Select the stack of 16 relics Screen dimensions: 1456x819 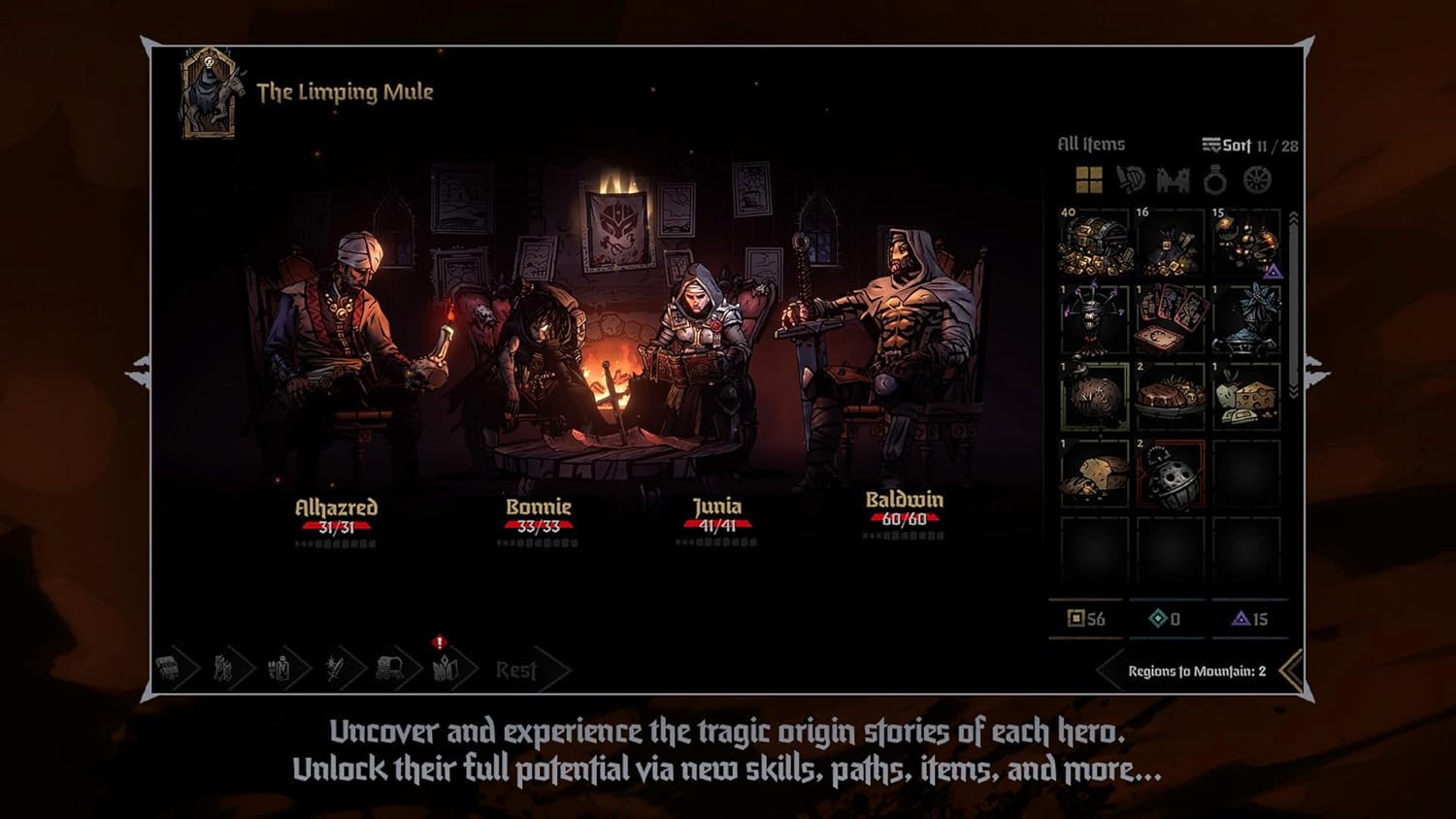(x=1171, y=243)
